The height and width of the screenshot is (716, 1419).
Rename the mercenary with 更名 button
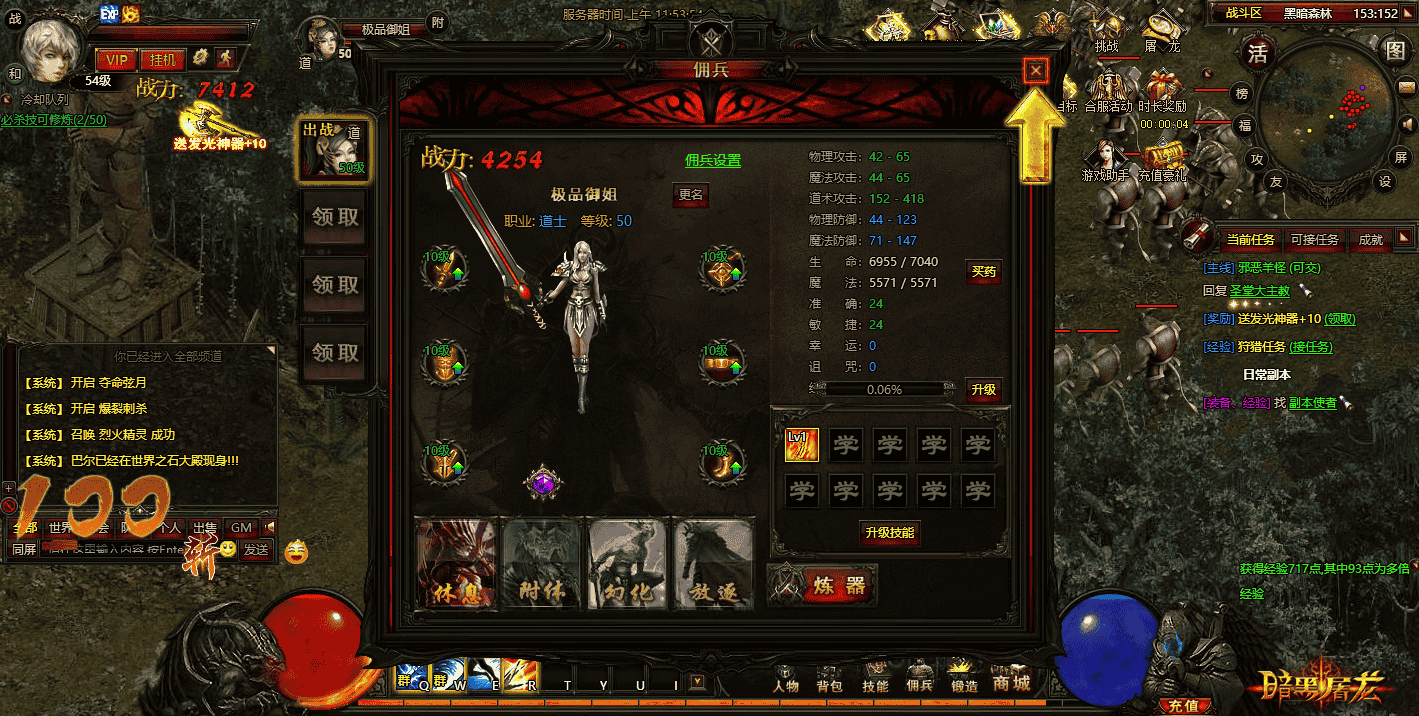[x=691, y=195]
